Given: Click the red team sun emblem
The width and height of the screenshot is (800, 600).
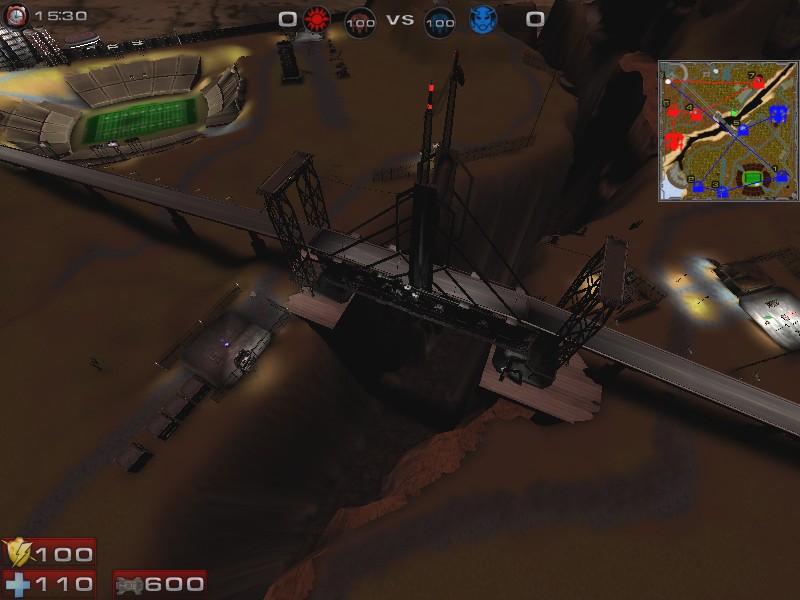Looking at the screenshot, I should [317, 19].
